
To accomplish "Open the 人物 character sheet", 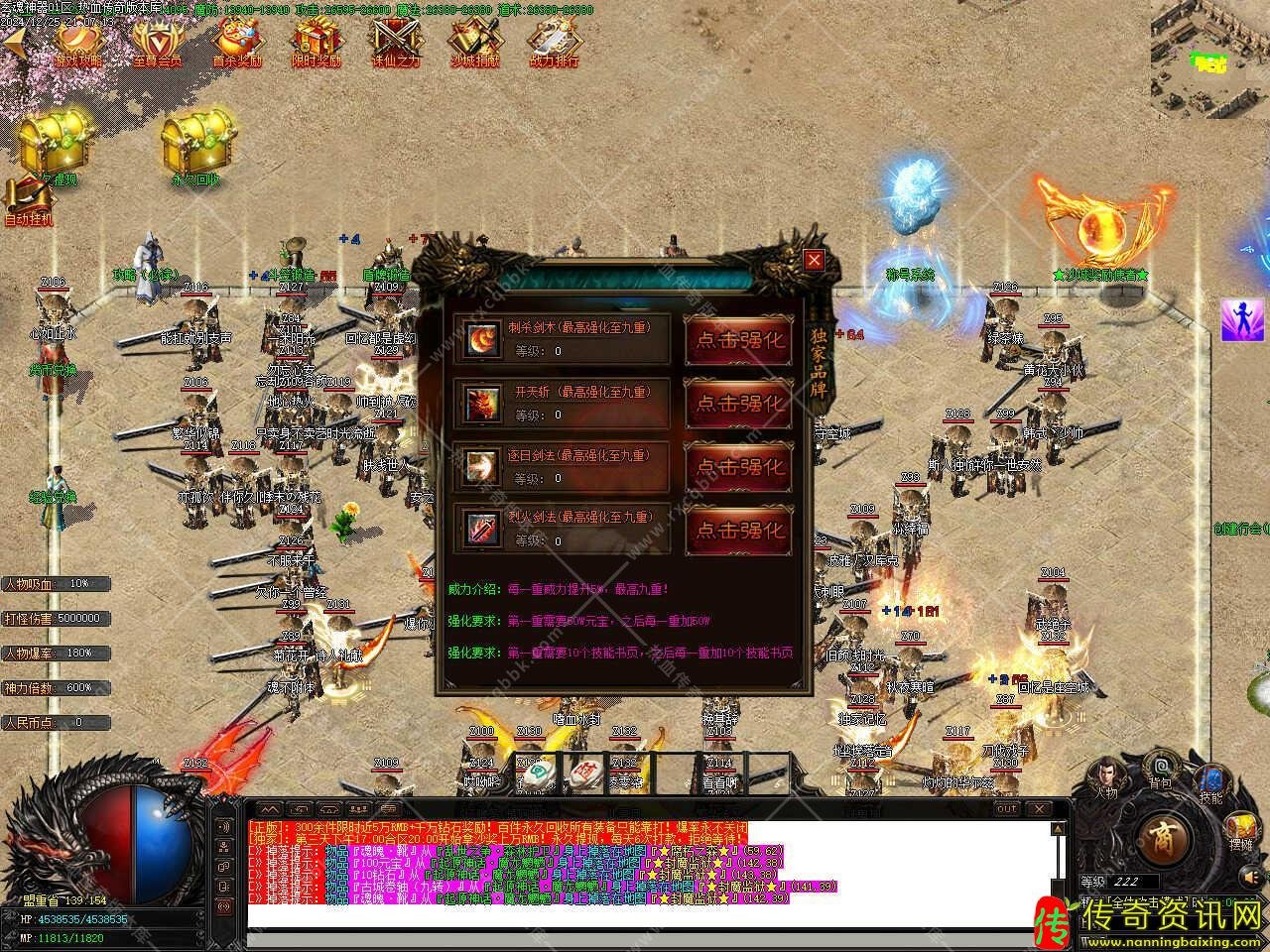I will pyautogui.click(x=1107, y=778).
